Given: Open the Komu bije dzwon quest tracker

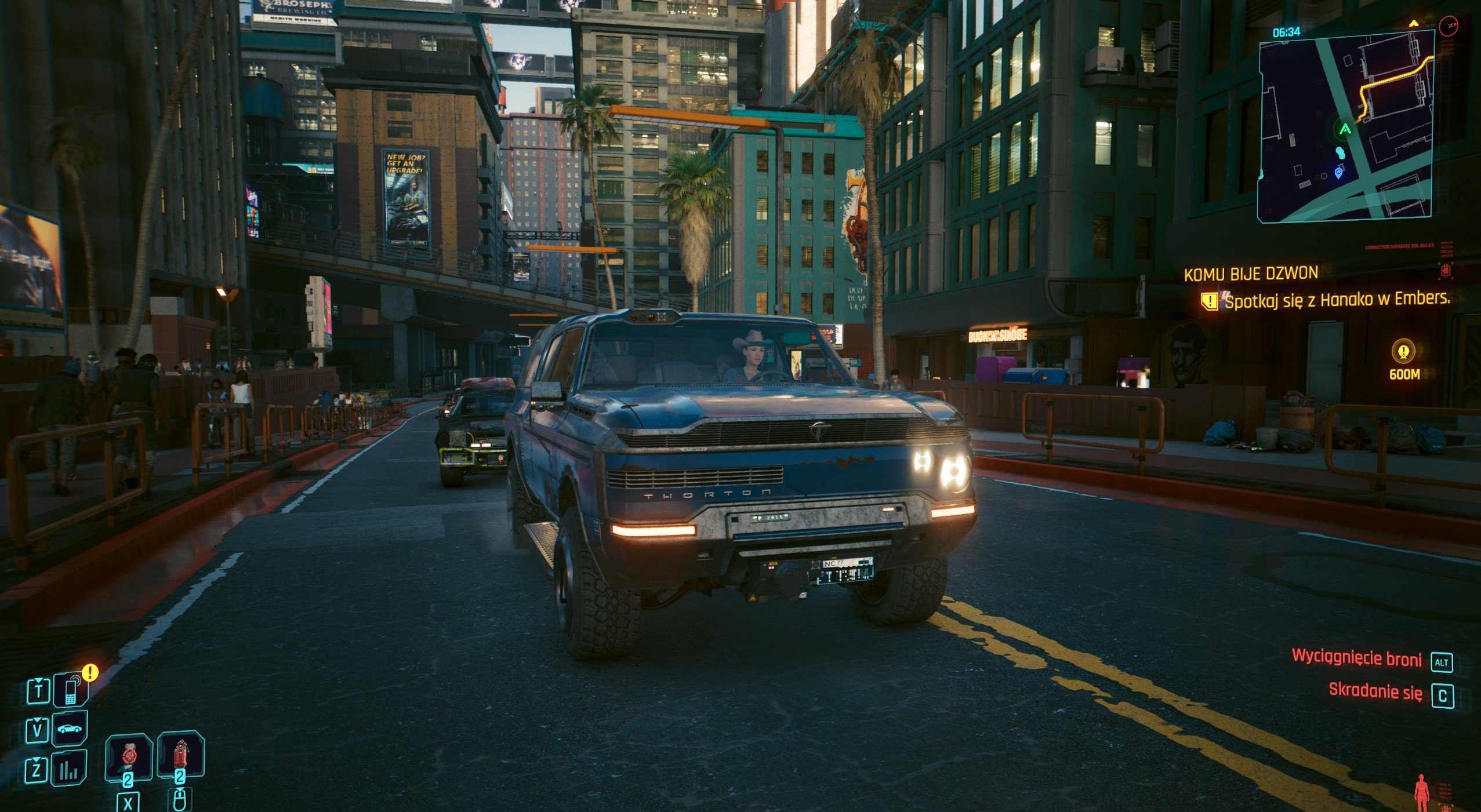Looking at the screenshot, I should pyautogui.click(x=1250, y=274).
